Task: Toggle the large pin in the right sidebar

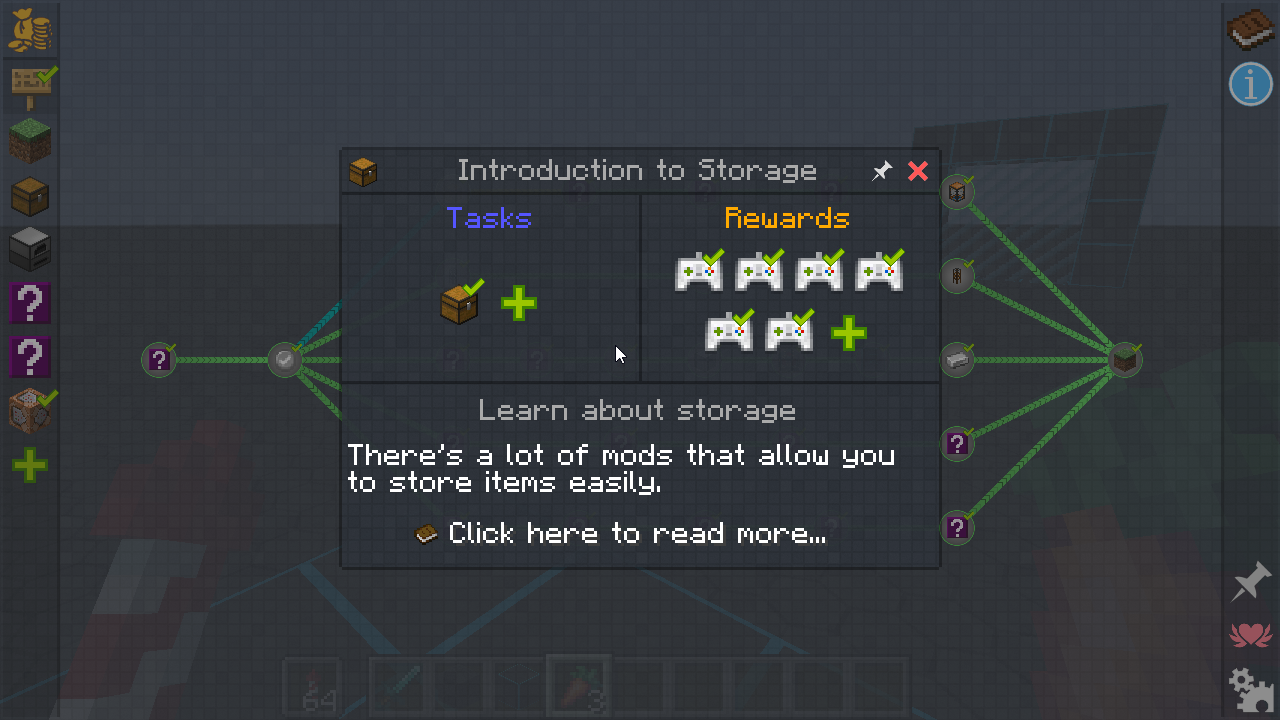Action: 1250,581
